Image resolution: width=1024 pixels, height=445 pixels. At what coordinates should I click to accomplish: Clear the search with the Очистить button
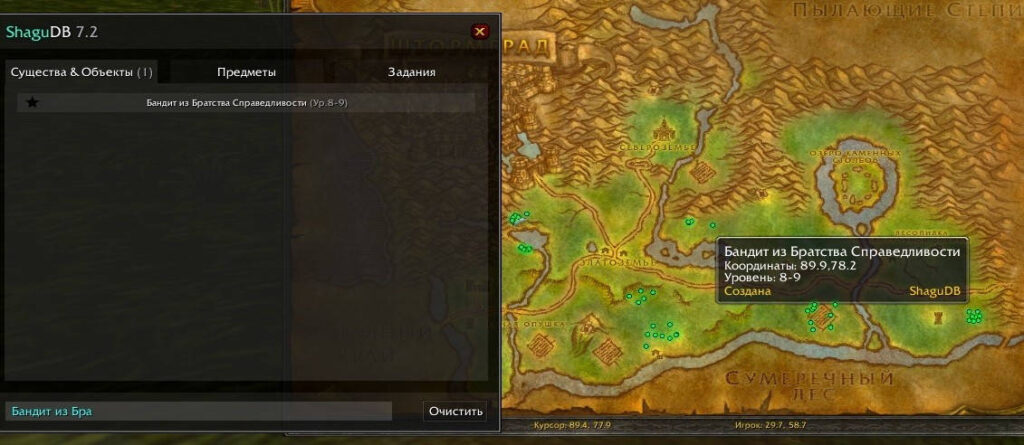(x=456, y=411)
